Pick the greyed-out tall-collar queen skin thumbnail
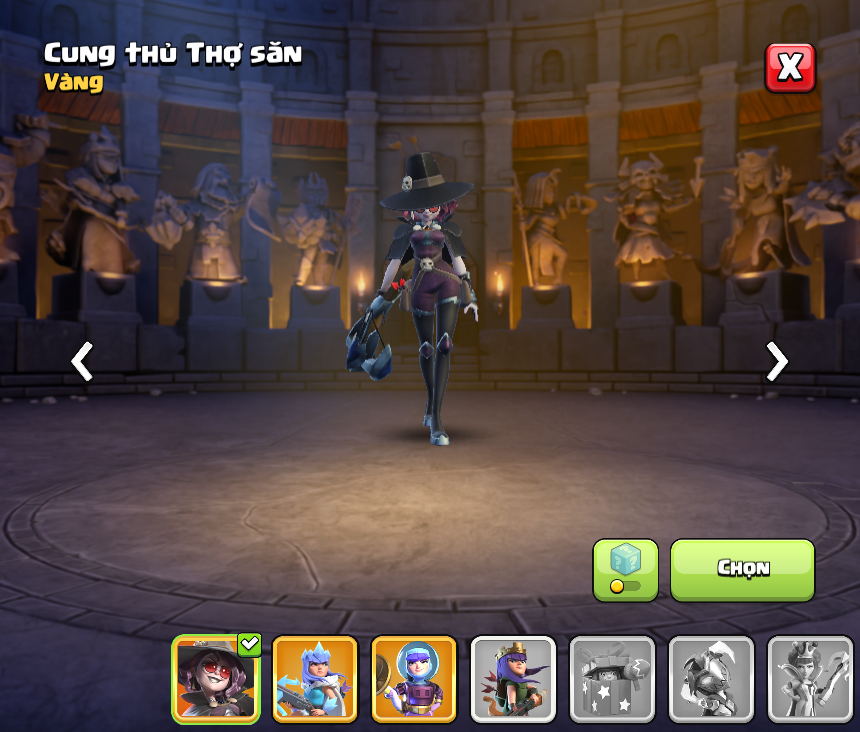Viewport: 860px width, 732px height. [810, 679]
